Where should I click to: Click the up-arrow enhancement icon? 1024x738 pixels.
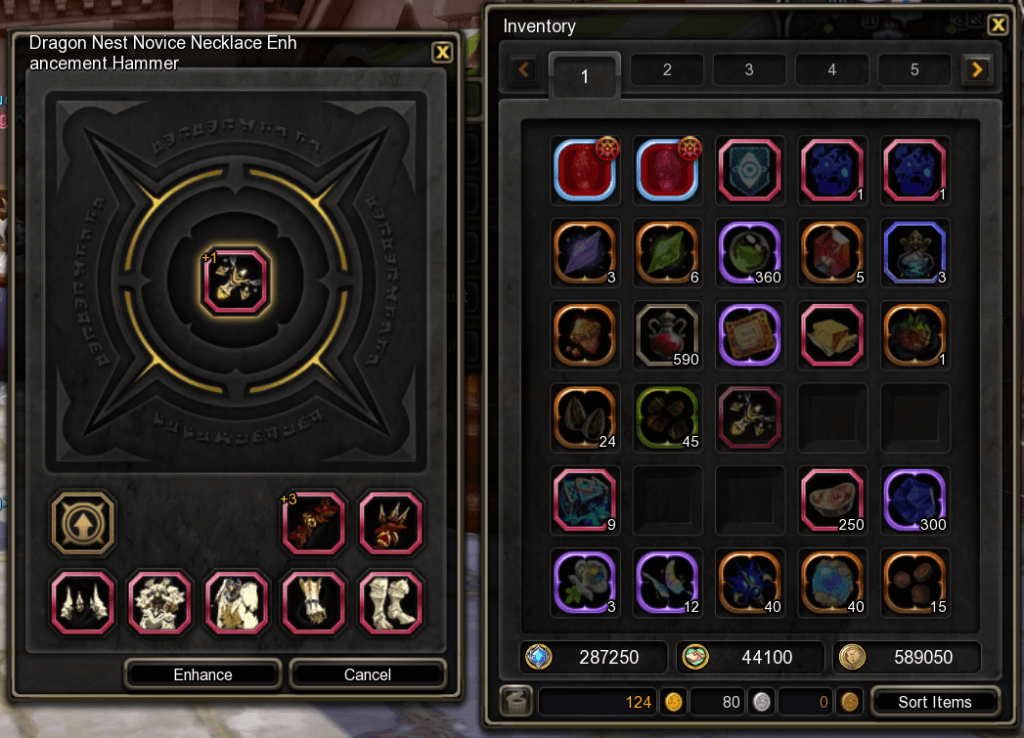pyautogui.click(x=84, y=522)
